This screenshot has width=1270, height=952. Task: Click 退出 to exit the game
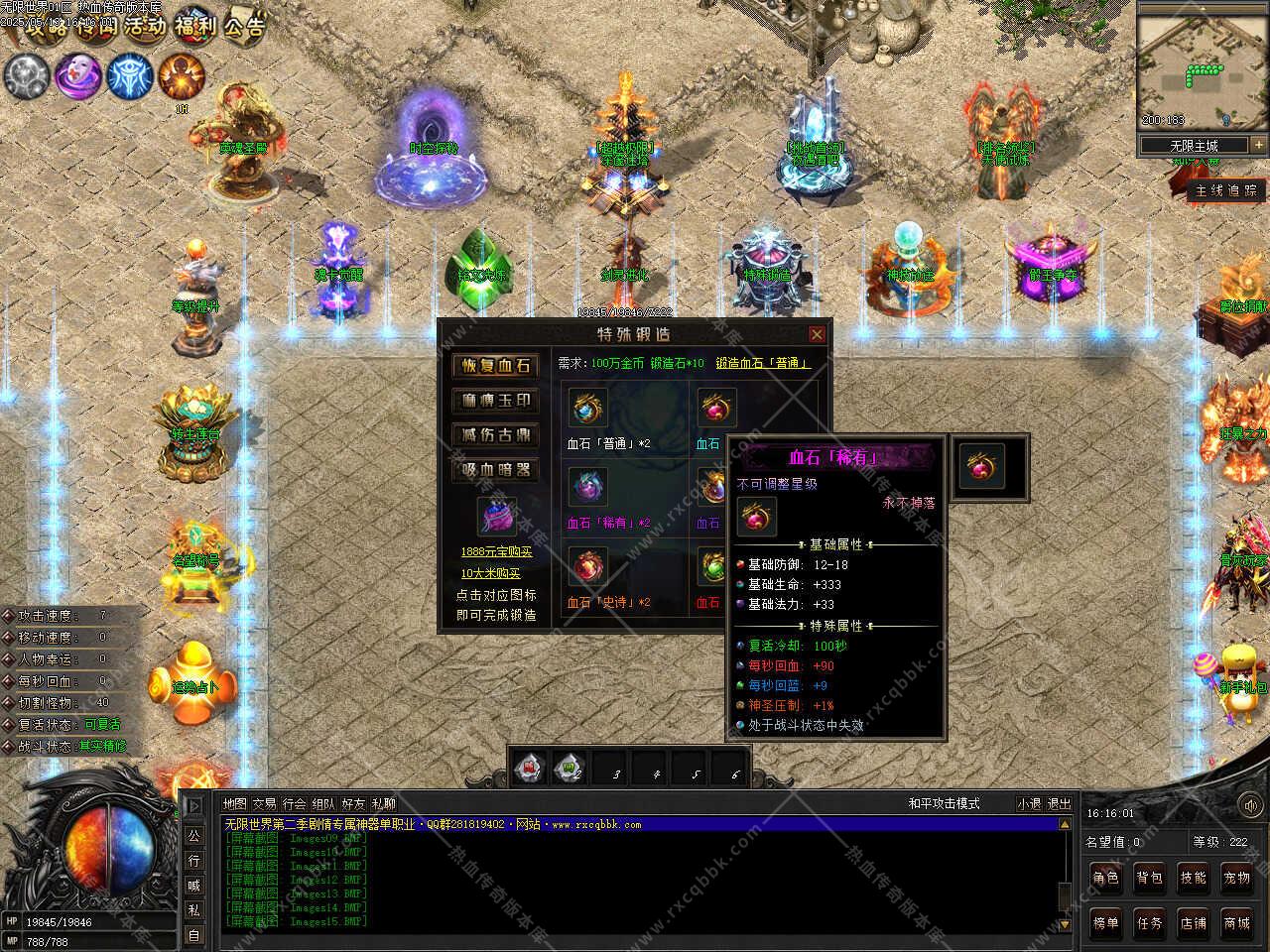[x=1060, y=803]
